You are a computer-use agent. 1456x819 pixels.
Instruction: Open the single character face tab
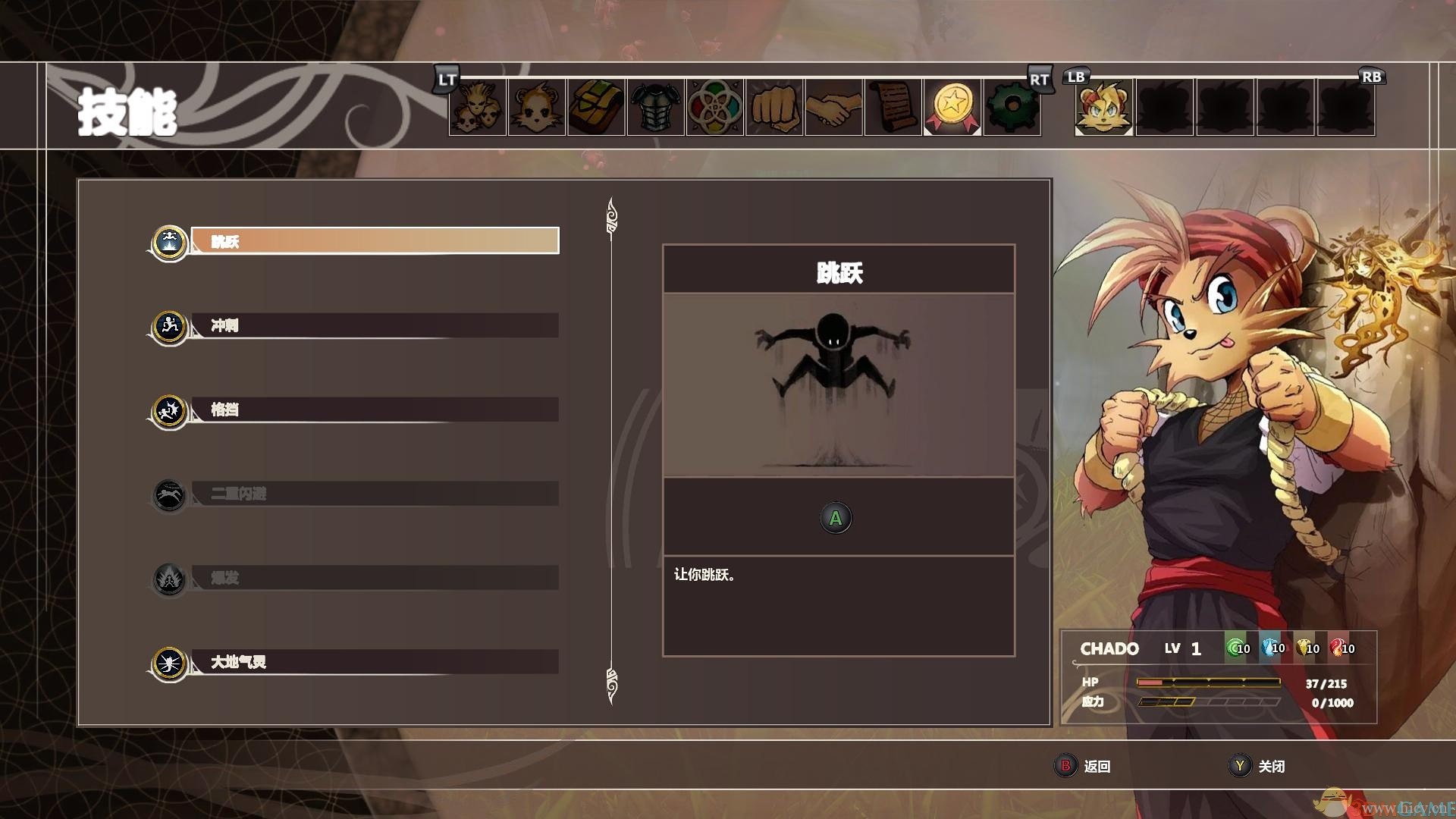[537, 108]
